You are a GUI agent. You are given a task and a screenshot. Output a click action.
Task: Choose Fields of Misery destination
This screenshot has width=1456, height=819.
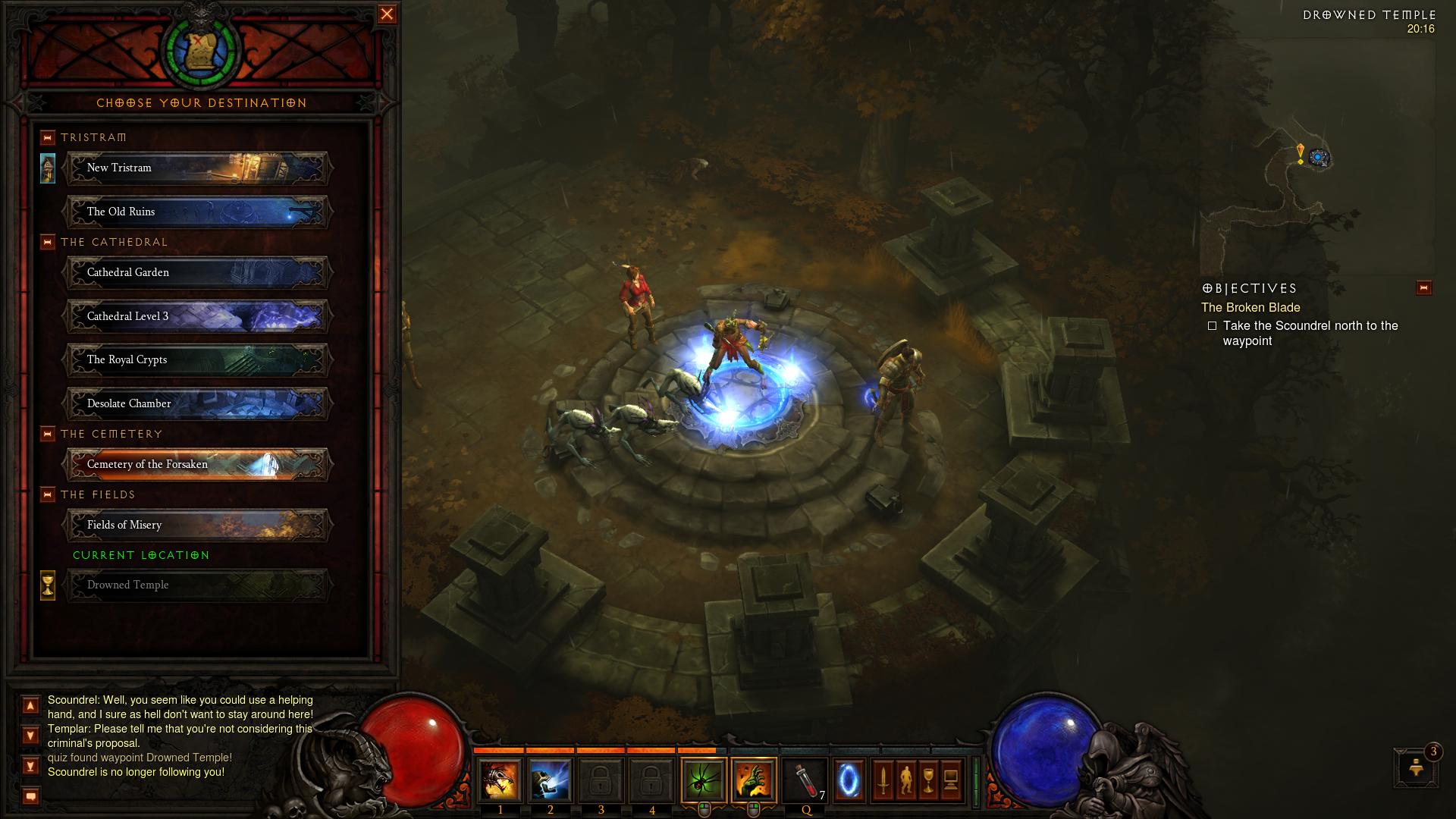coord(197,525)
